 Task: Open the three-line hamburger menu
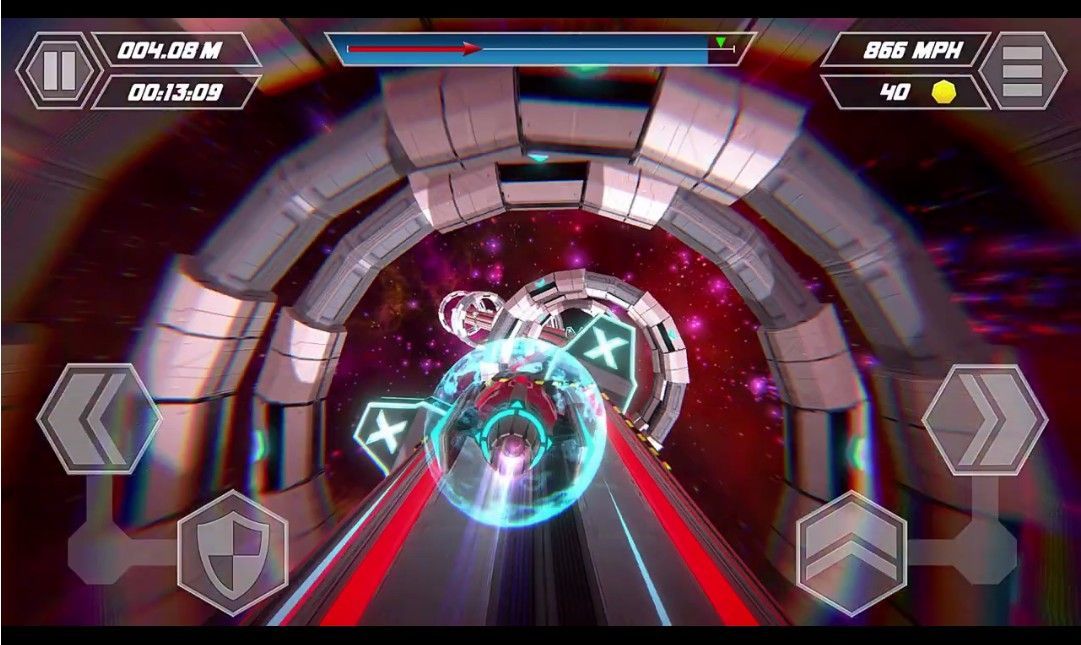click(x=1021, y=70)
